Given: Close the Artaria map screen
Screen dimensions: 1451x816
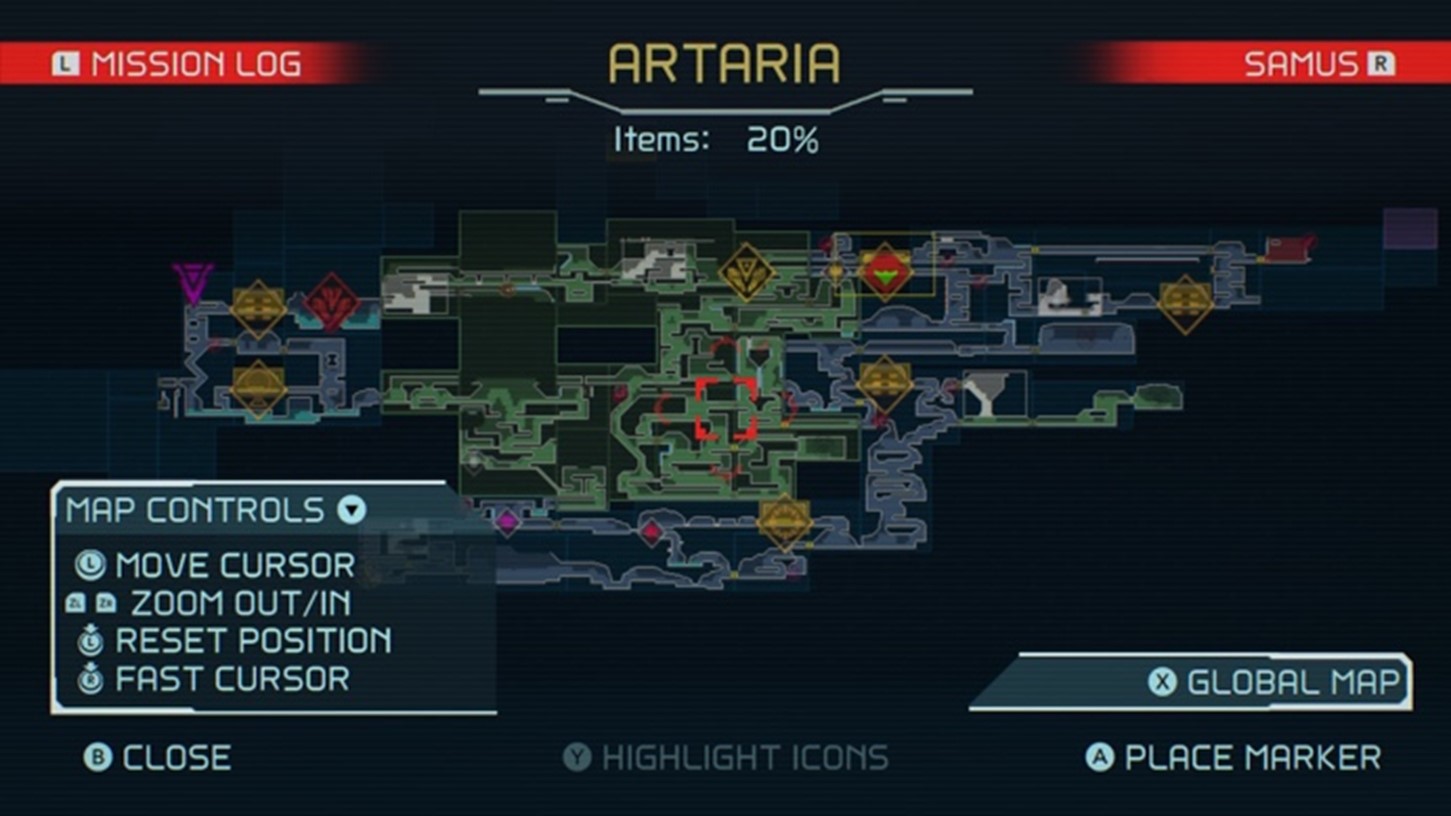Looking at the screenshot, I should (158, 758).
